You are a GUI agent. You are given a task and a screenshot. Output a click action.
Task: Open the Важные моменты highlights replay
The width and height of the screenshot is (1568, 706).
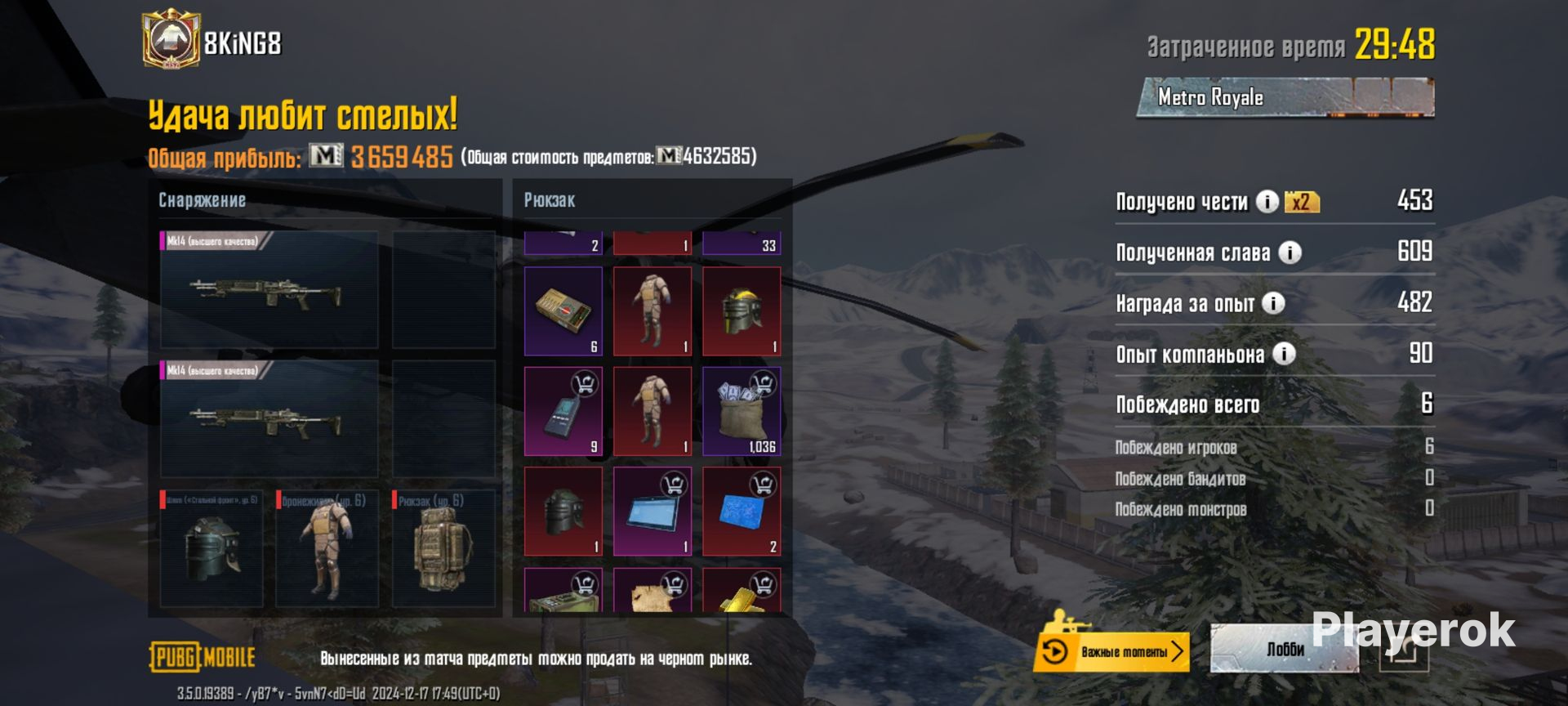(x=1111, y=651)
